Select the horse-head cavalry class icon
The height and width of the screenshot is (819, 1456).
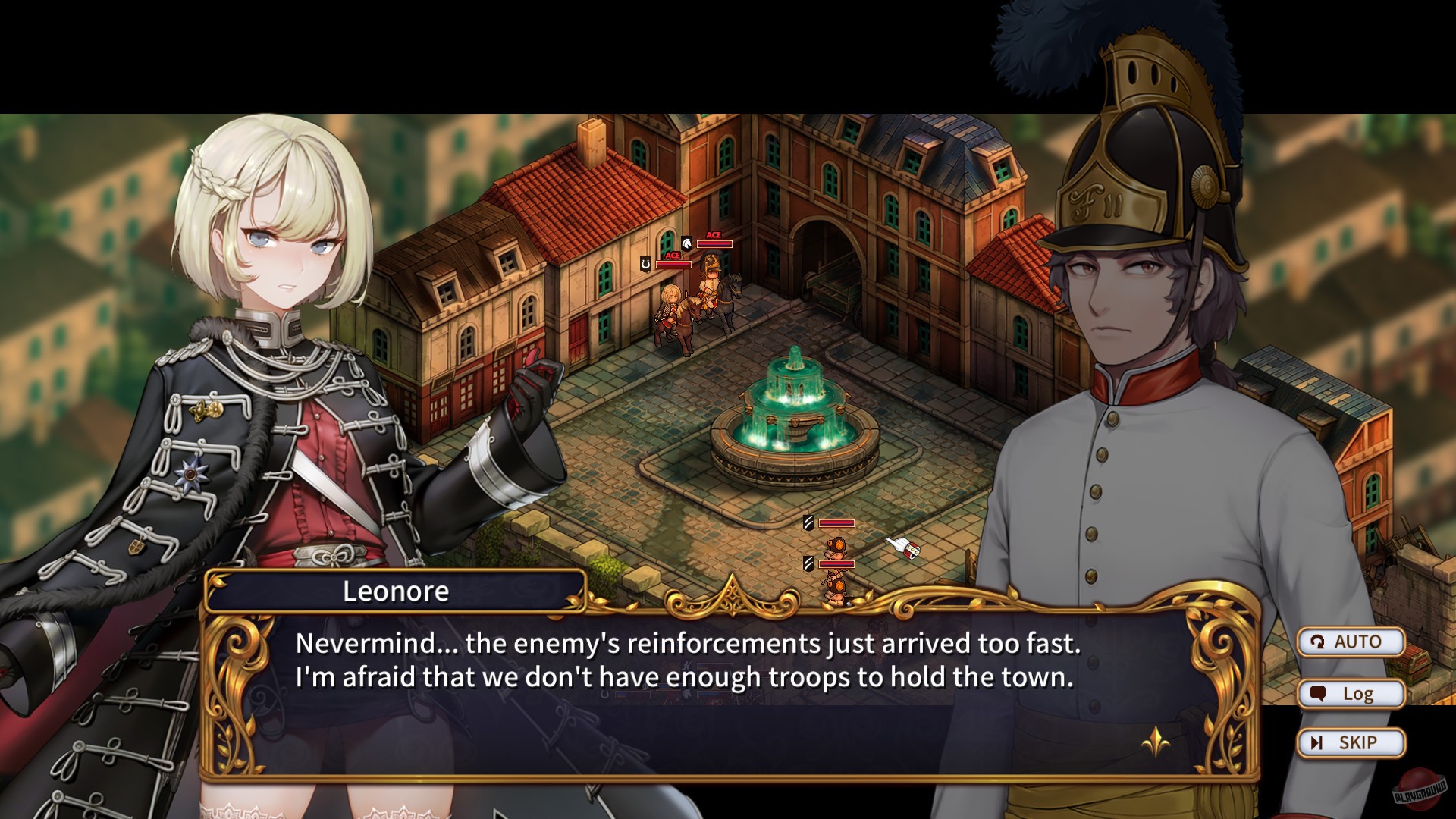coord(686,243)
